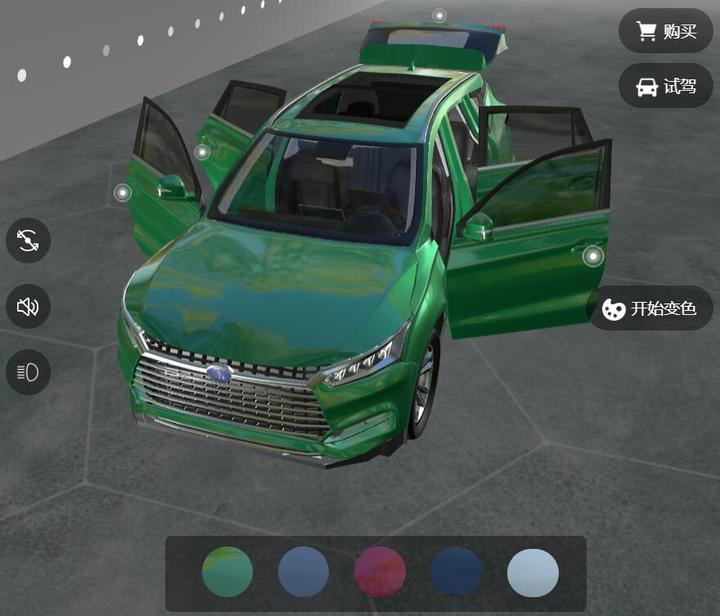Screen dimensions: 720x616
Task: Click the hotspot on the open right door
Action: [593, 257]
